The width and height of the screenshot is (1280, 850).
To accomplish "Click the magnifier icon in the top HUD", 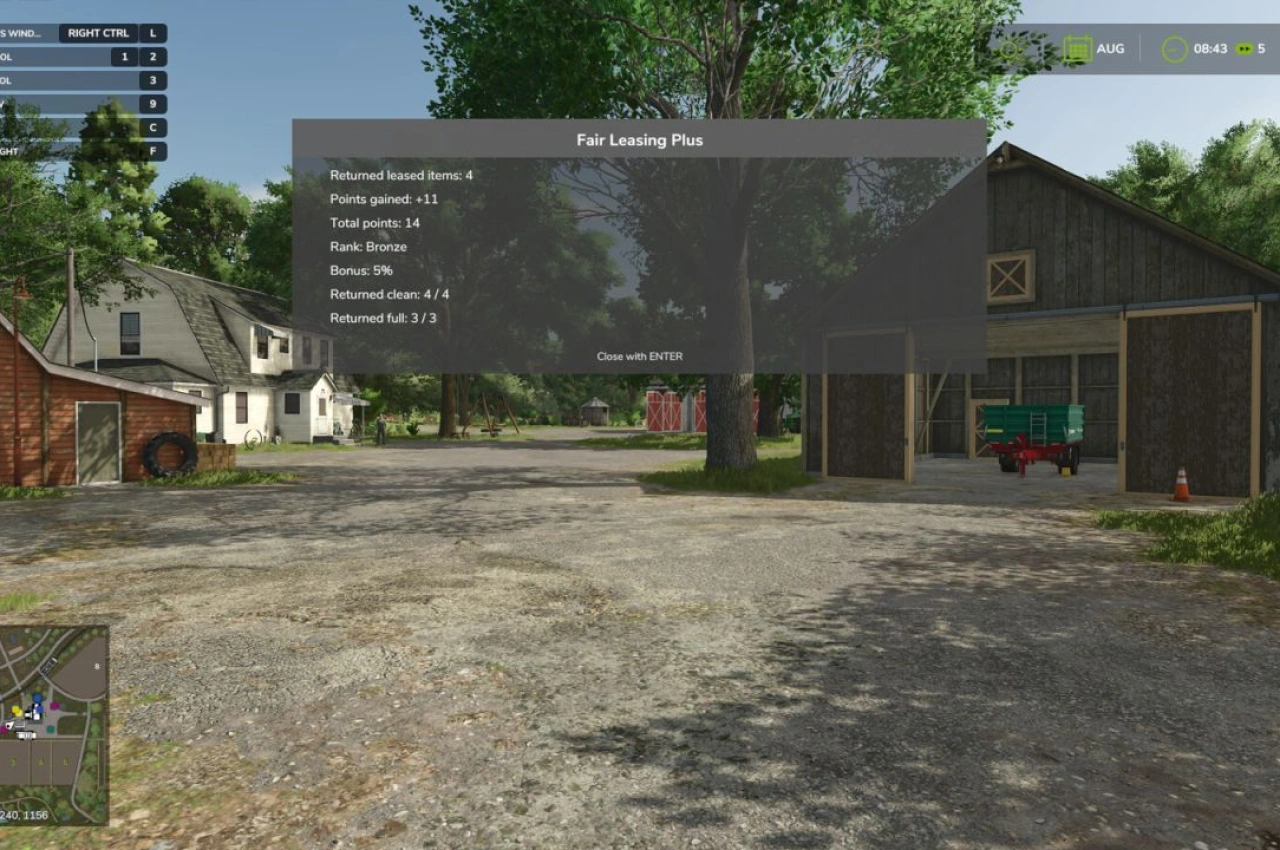I will tap(1010, 49).
